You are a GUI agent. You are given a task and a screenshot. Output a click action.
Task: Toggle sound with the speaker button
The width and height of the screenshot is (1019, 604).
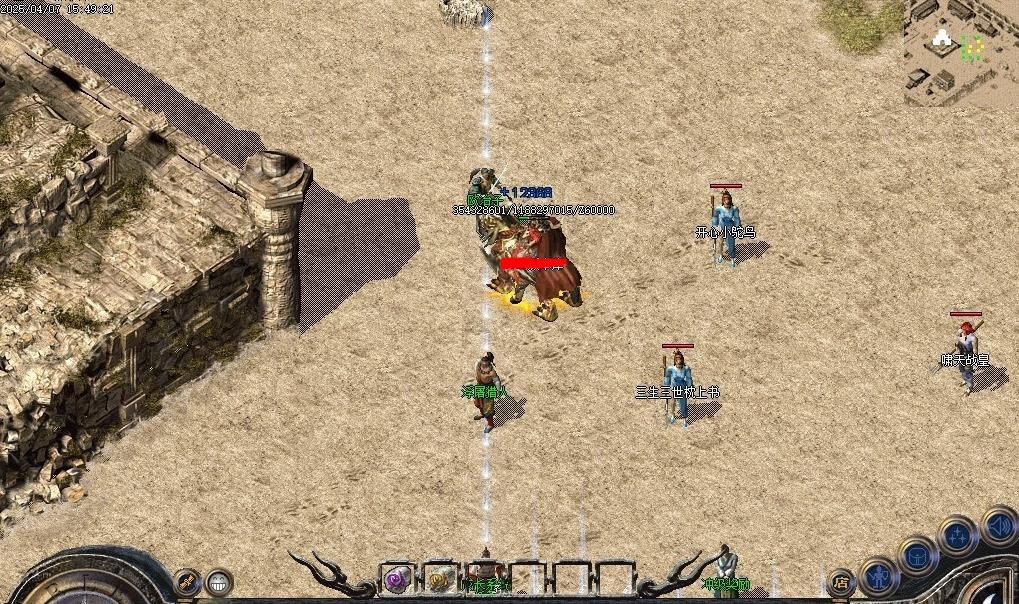pos(998,524)
